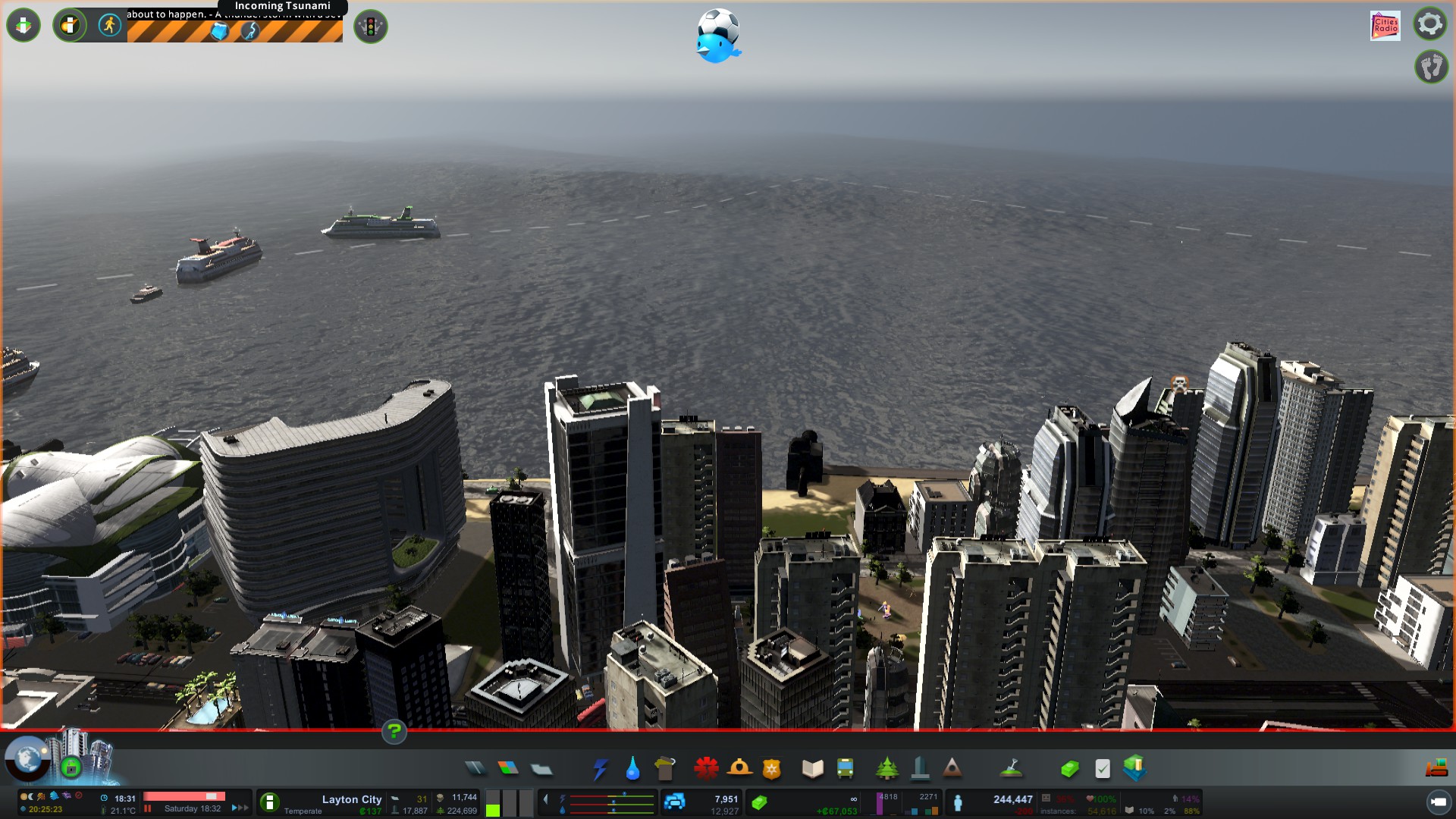Select the thunderstorm lightning disaster marker
Image resolution: width=1456 pixels, height=819 pixels.
tap(250, 31)
